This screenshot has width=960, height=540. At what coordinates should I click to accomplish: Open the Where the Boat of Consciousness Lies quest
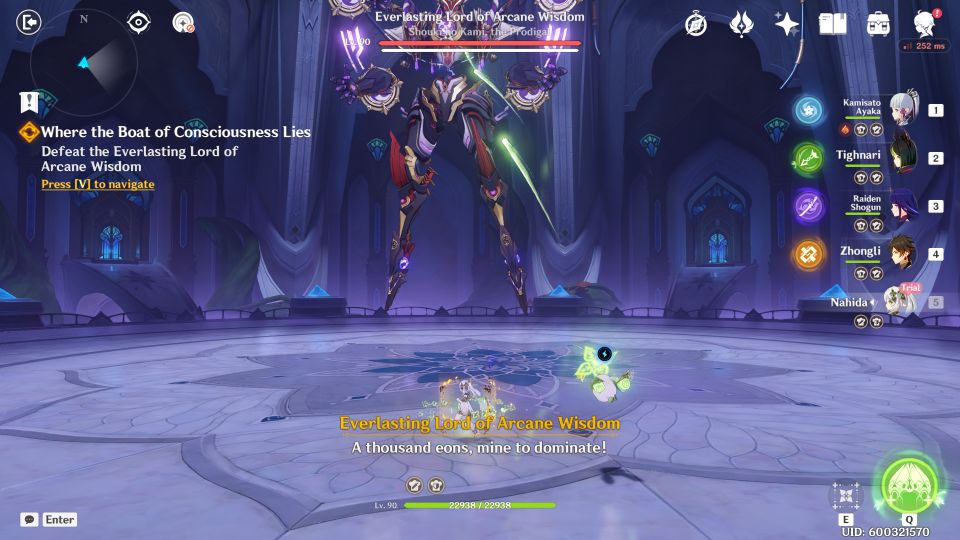pos(176,132)
